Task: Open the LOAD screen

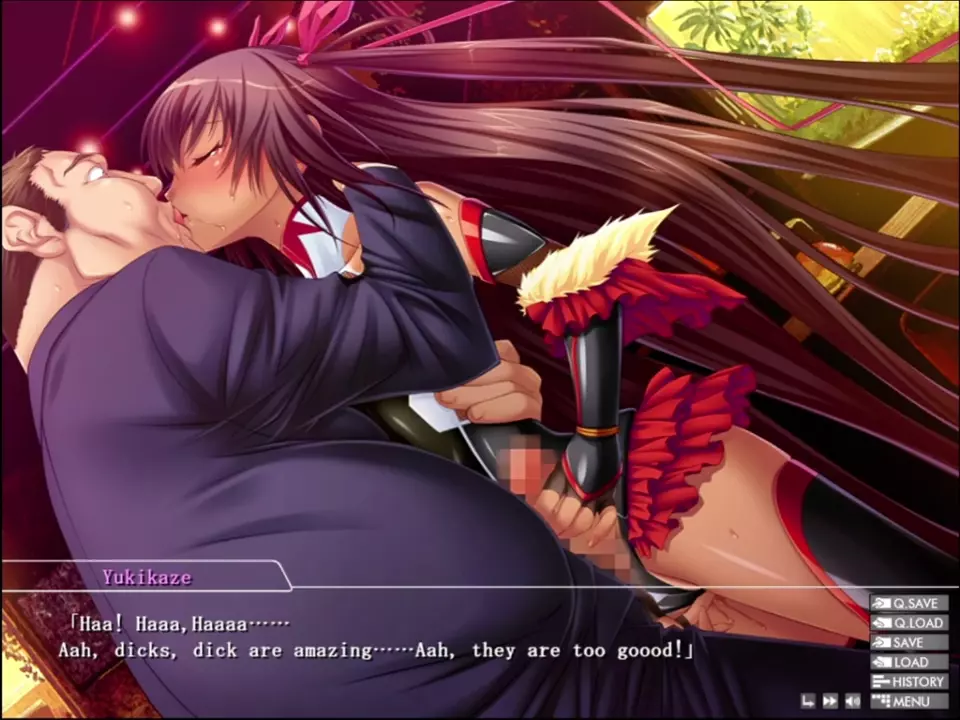Action: pos(909,662)
